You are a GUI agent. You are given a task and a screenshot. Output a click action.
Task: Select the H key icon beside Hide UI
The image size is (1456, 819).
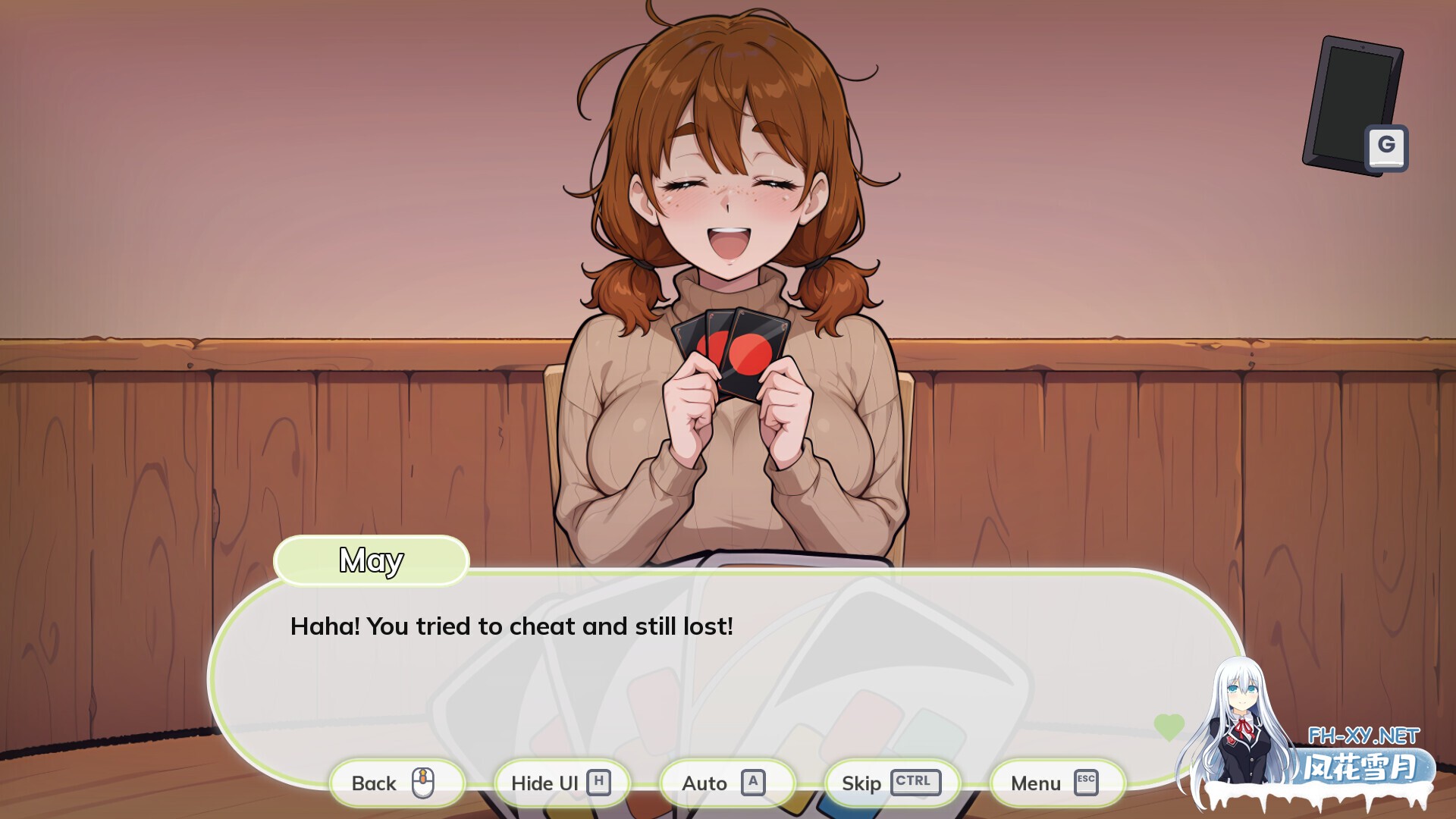coord(600,783)
